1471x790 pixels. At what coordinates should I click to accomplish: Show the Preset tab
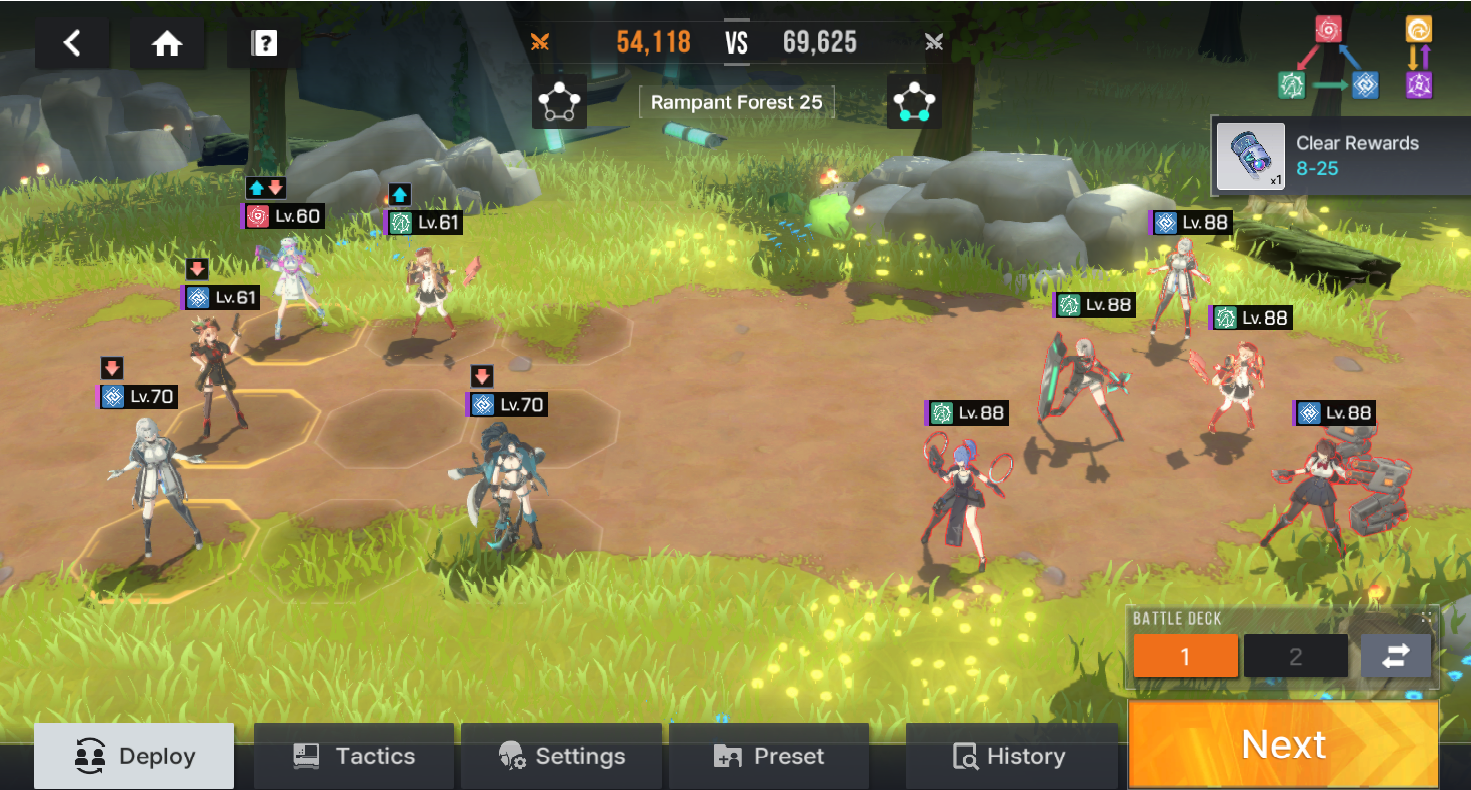coord(768,756)
